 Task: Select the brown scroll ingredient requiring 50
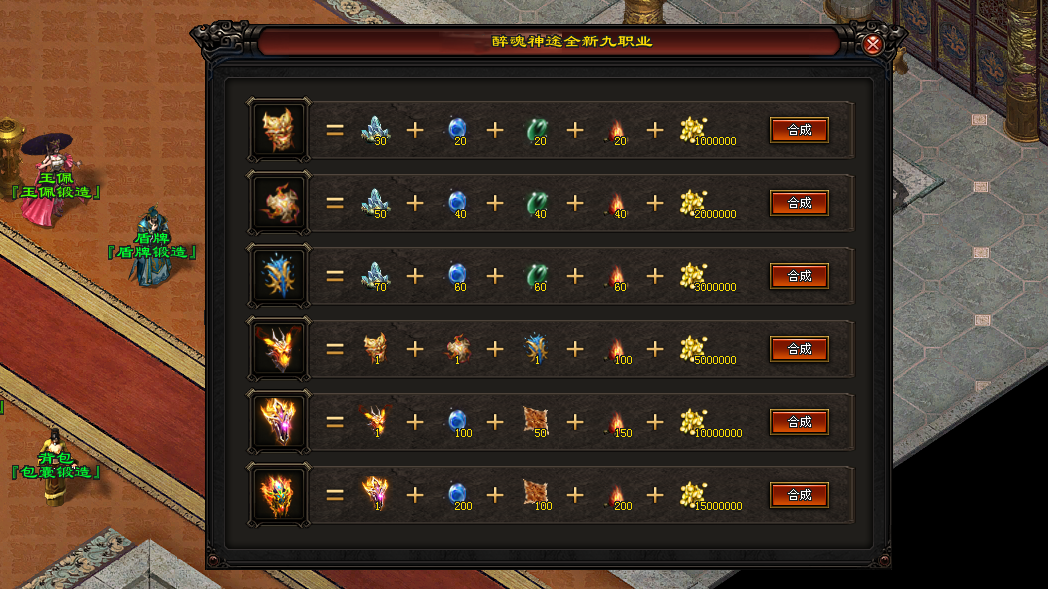coord(536,420)
